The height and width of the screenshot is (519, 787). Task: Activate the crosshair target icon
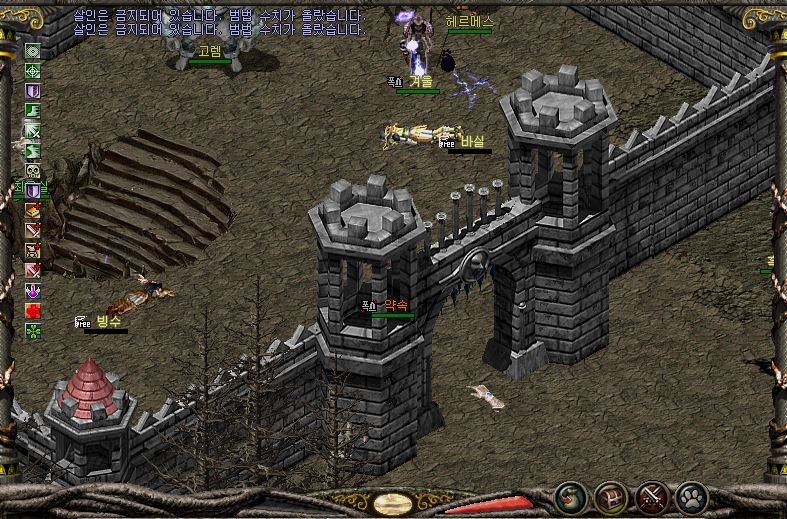coord(33,71)
